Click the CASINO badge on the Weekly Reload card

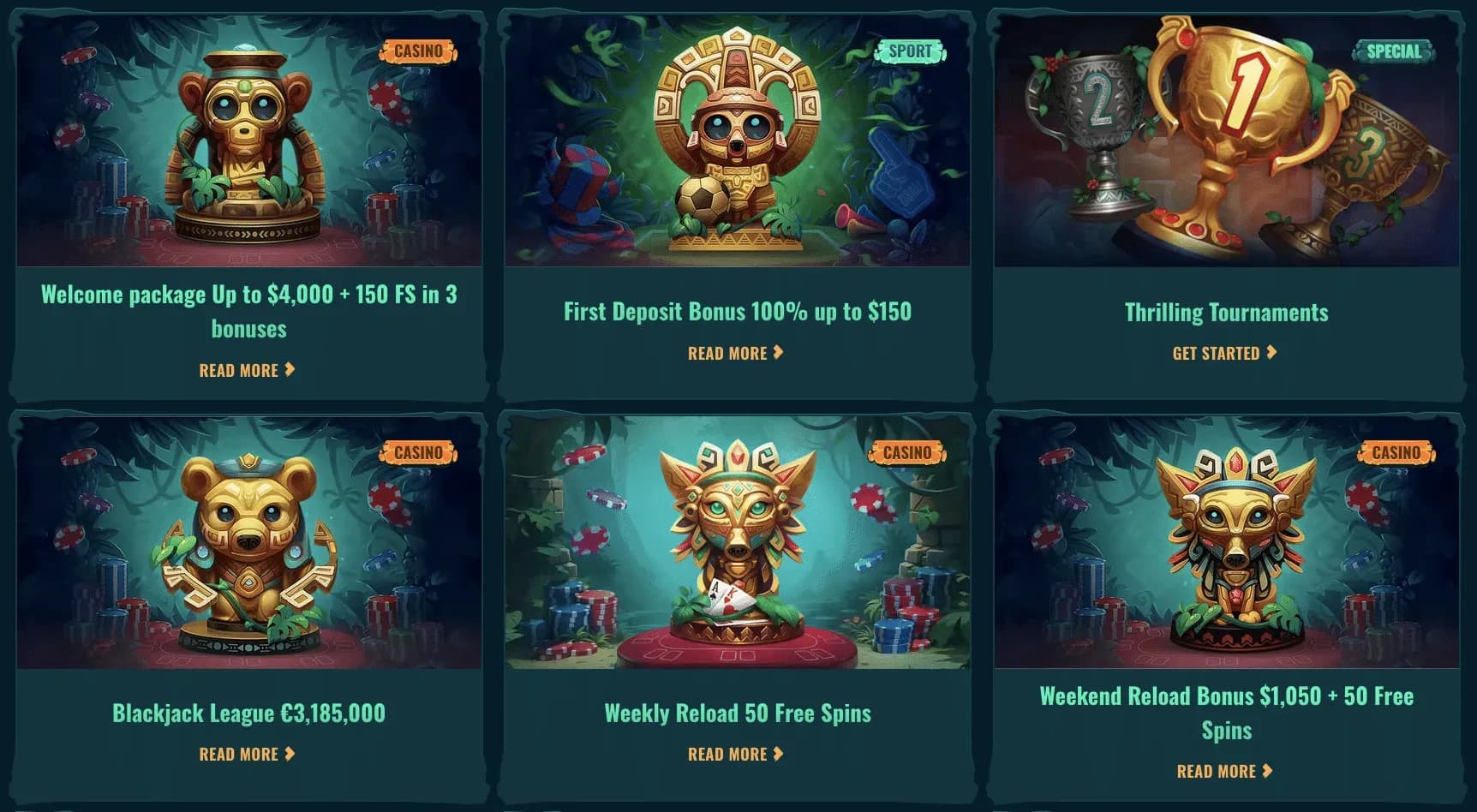907,452
